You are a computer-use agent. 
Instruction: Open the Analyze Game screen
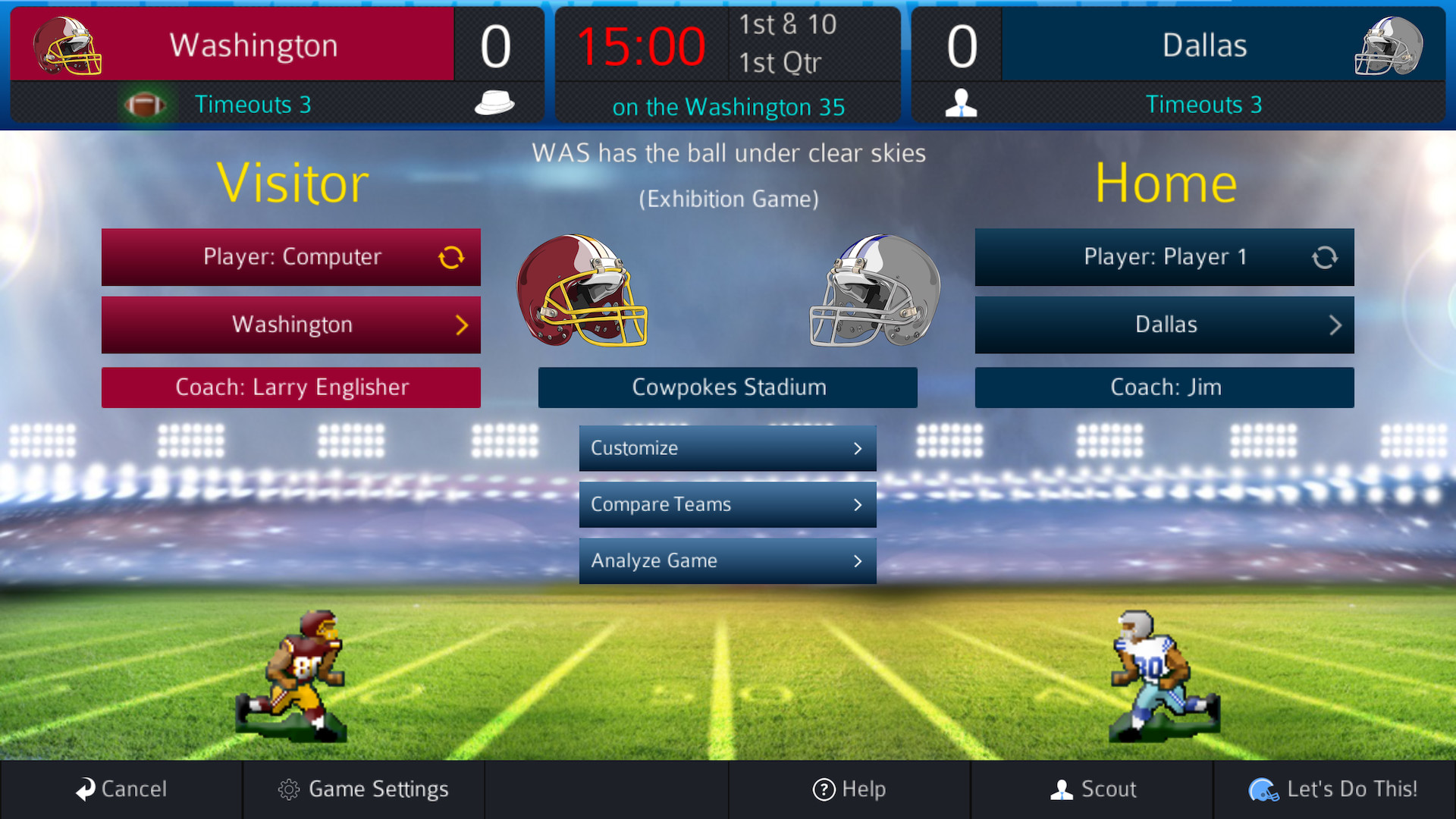pyautogui.click(x=727, y=560)
